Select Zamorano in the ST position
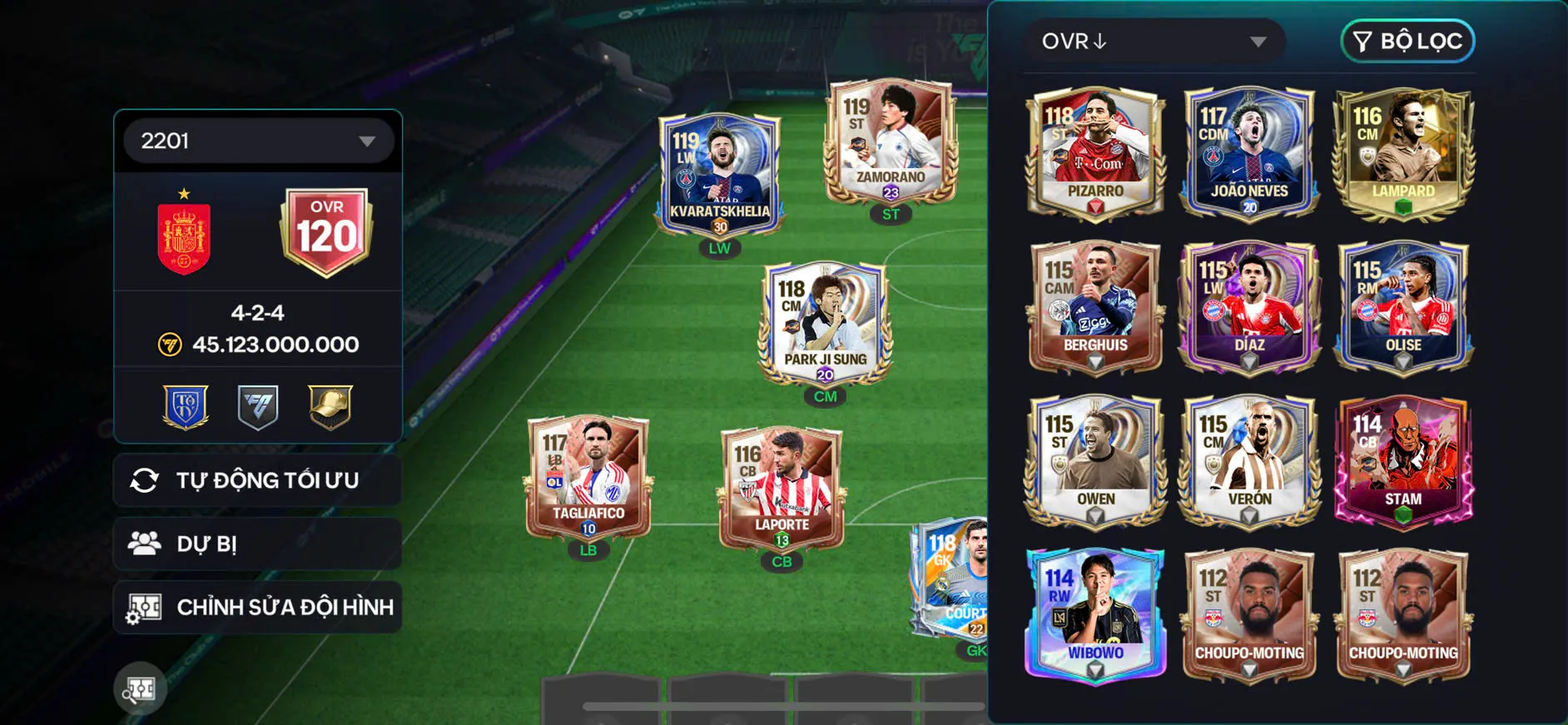Image resolution: width=1568 pixels, height=725 pixels. pyautogui.click(x=891, y=143)
